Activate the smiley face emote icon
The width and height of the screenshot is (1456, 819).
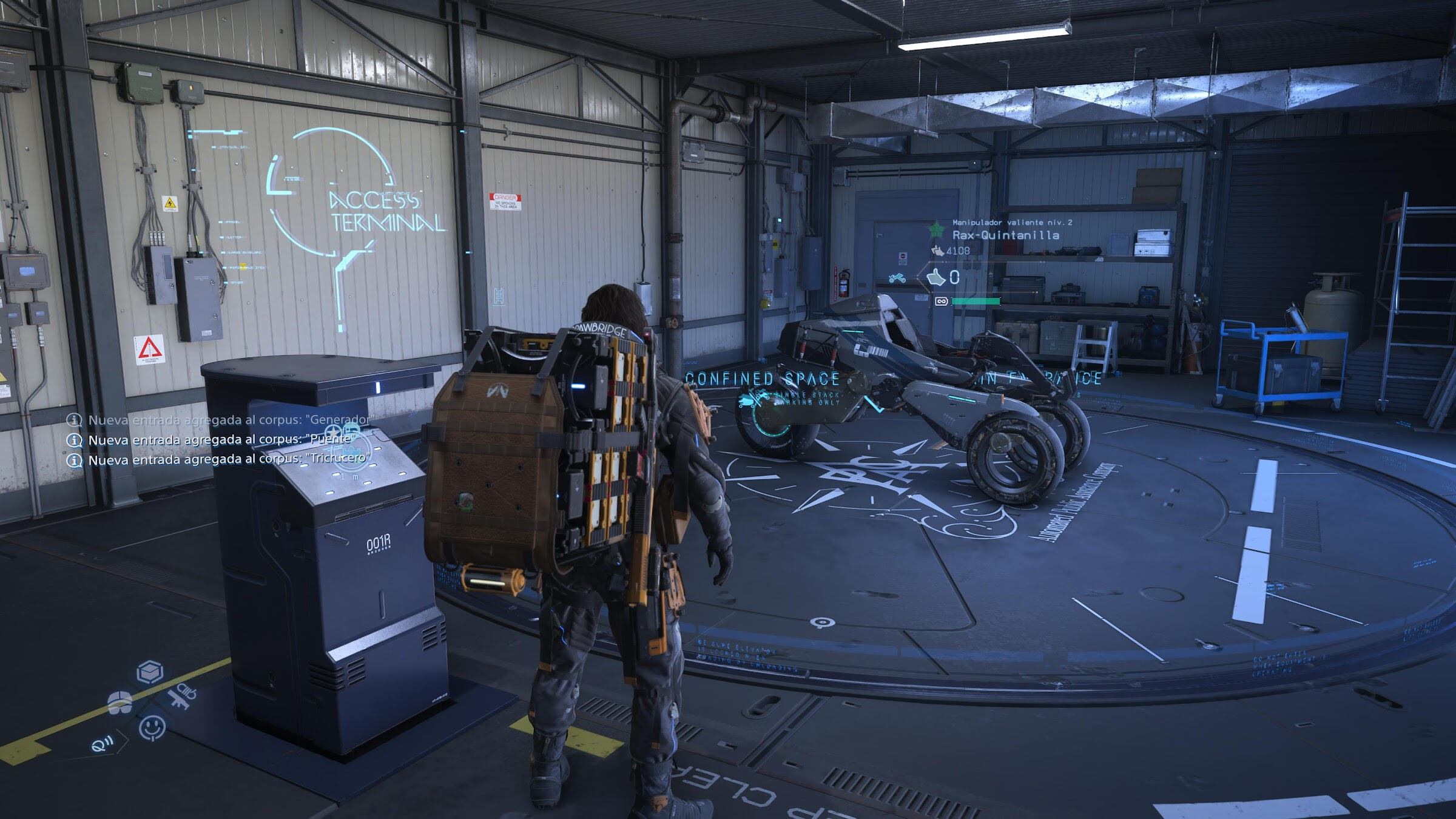[152, 727]
